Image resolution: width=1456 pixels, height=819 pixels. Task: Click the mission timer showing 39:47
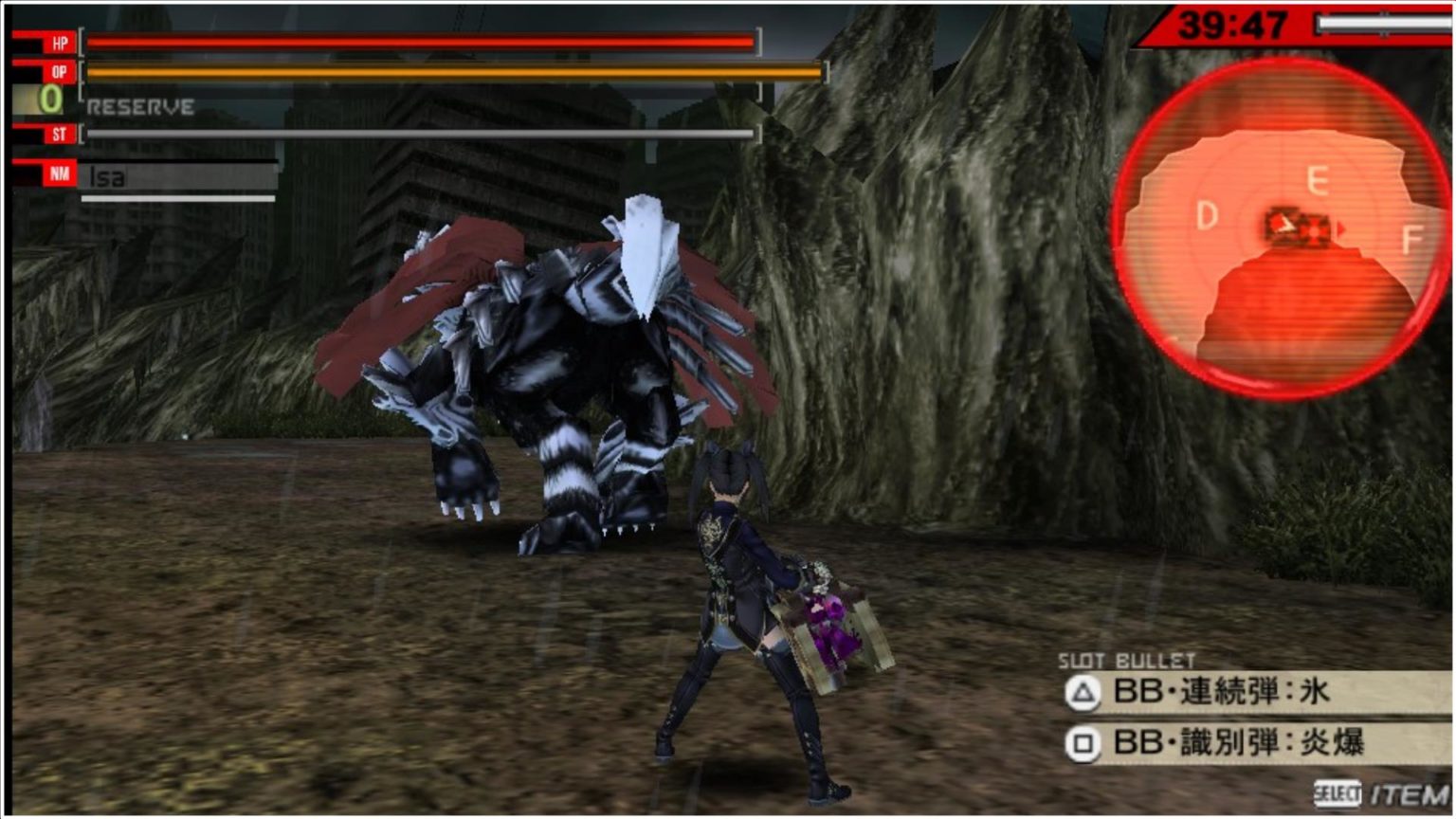tap(1234, 27)
